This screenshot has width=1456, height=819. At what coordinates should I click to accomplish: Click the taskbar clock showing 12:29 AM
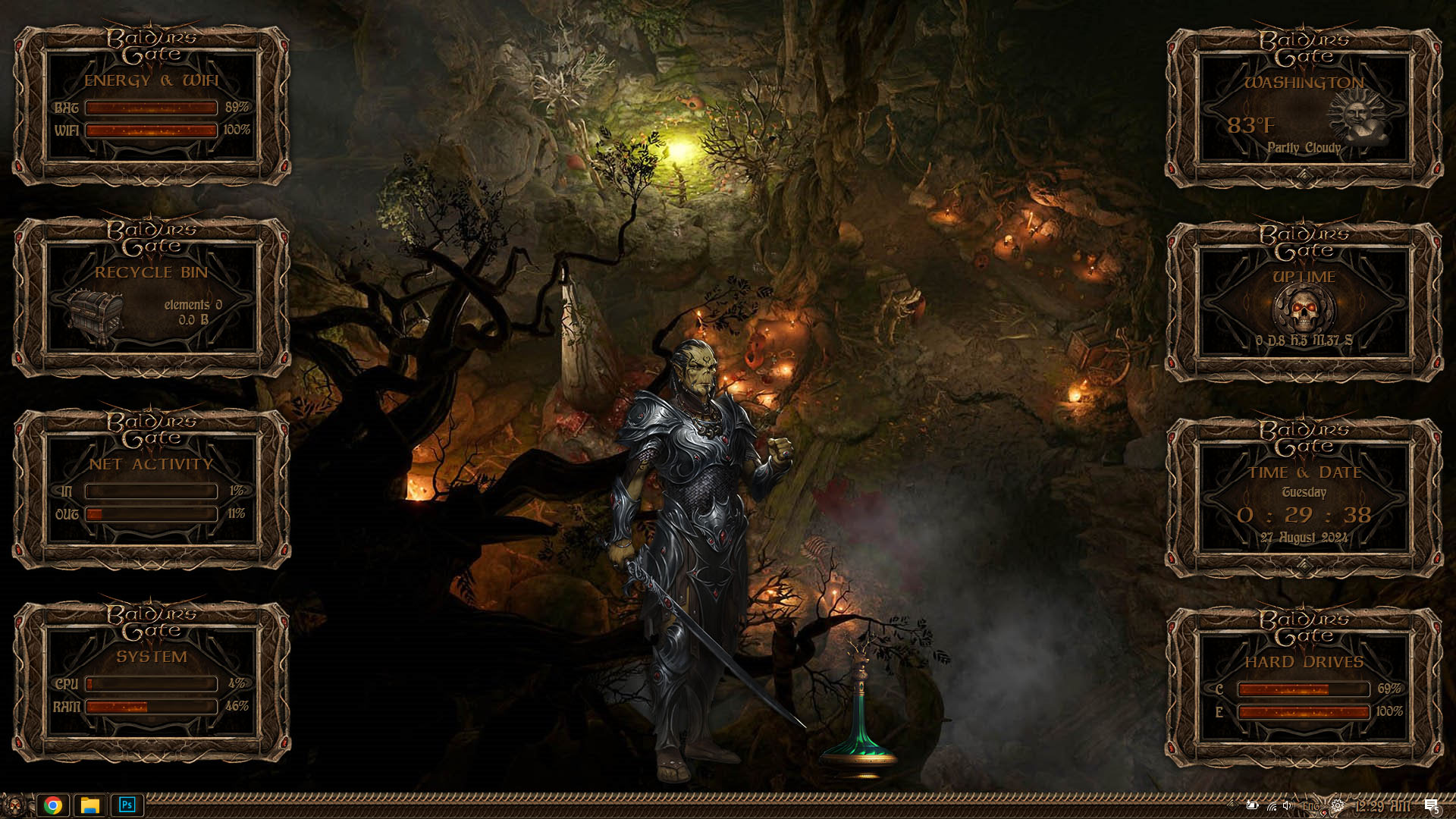1382,806
